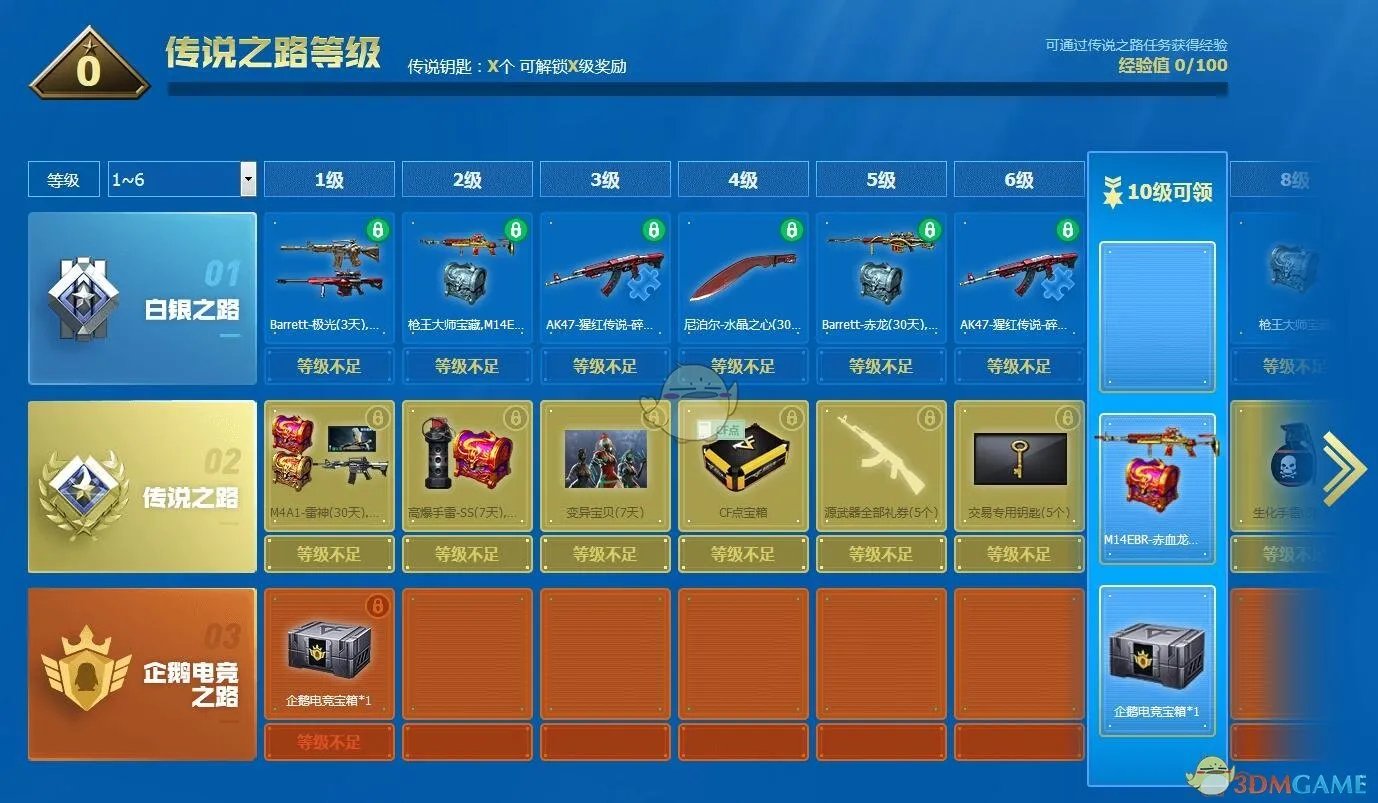1378x803 pixels.
Task: Click the golden key icon for 交易专用钥匙
Action: (1018, 460)
